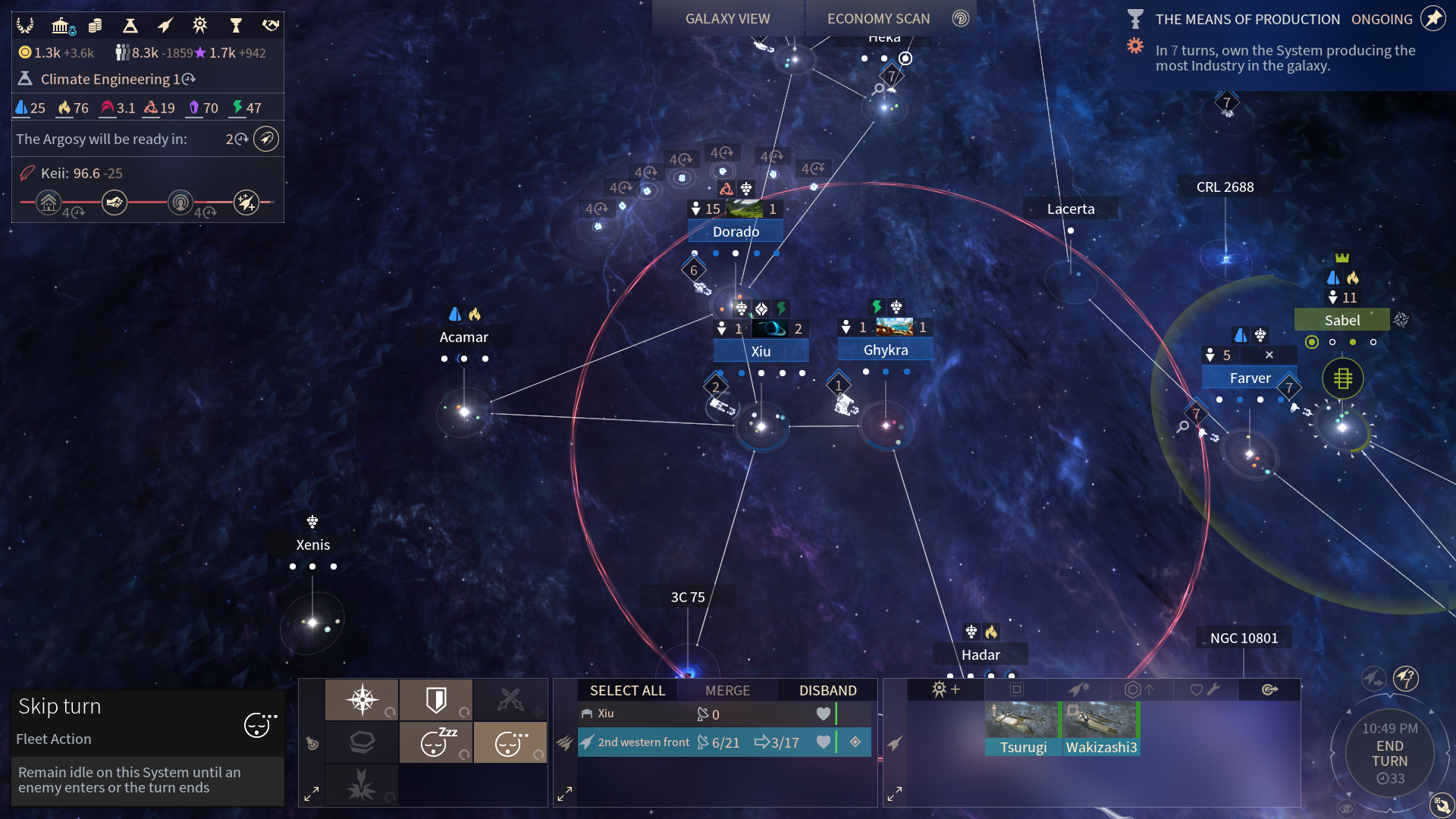Open the Economy Scan view
Screen dimensions: 1456x819
(878, 19)
